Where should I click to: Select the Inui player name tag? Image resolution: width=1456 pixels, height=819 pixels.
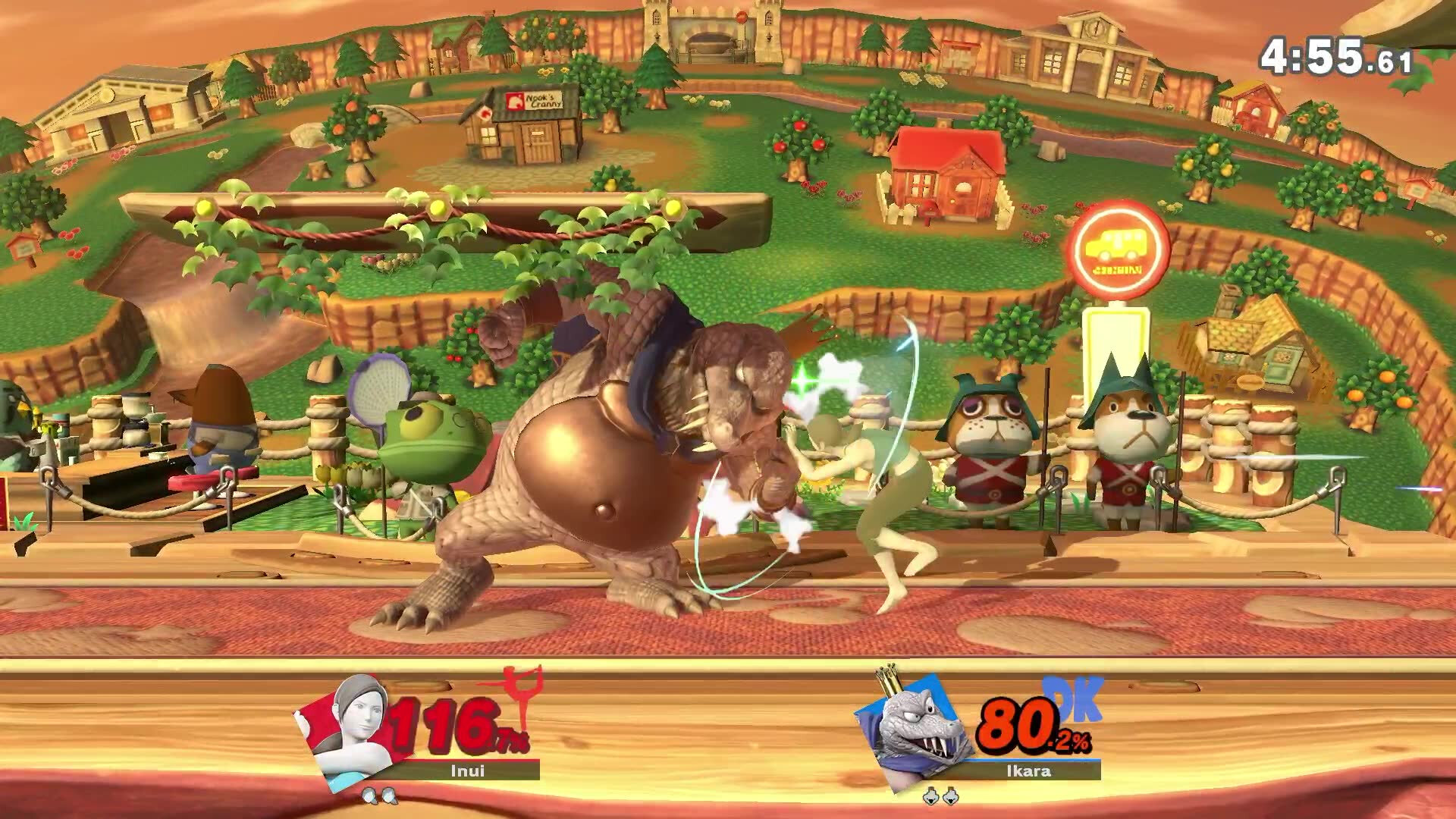pyautogui.click(x=467, y=770)
